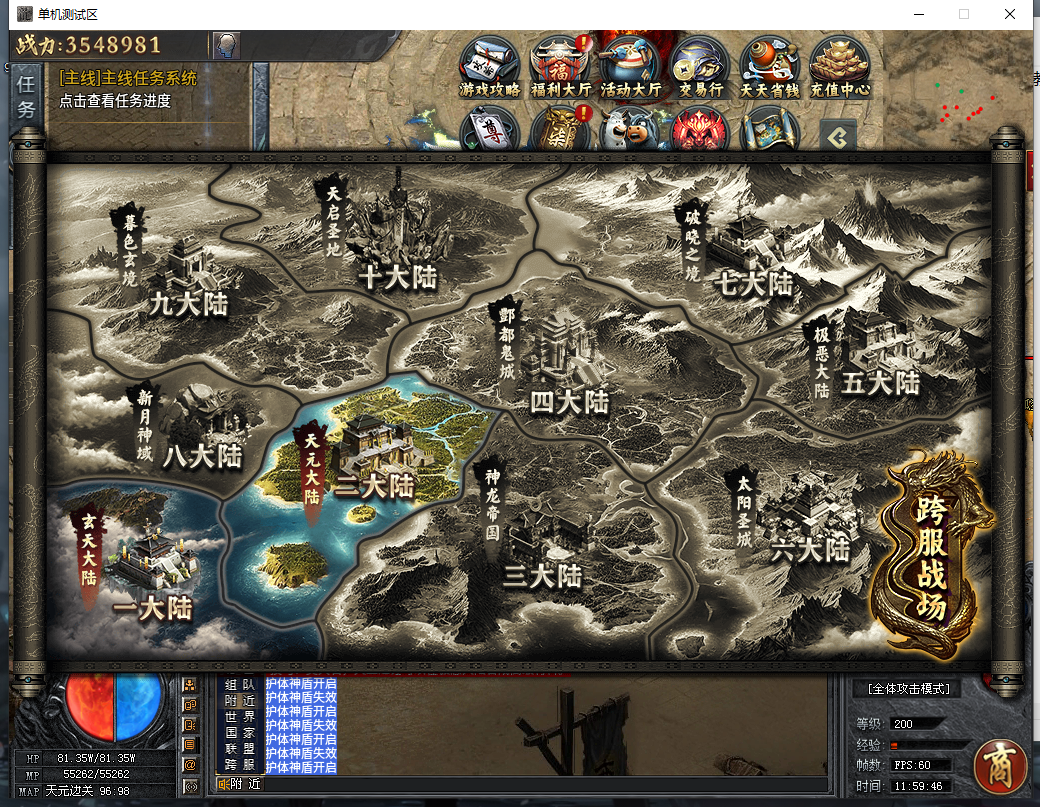This screenshot has height=807, width=1040.
Task: Open 游戏攻略 game guide icon
Action: click(x=490, y=66)
